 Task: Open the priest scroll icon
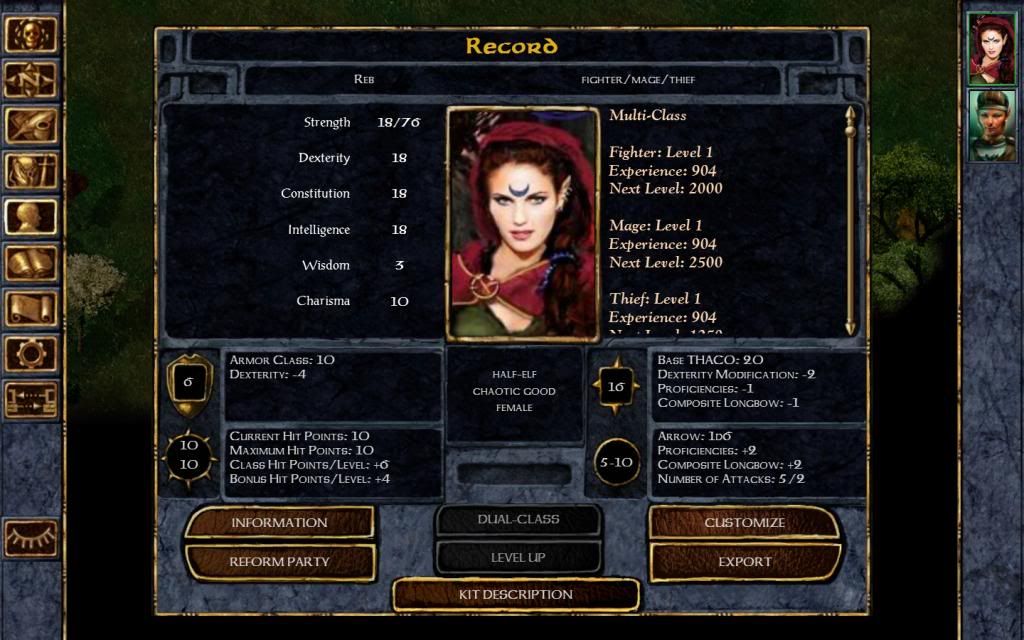[30, 308]
